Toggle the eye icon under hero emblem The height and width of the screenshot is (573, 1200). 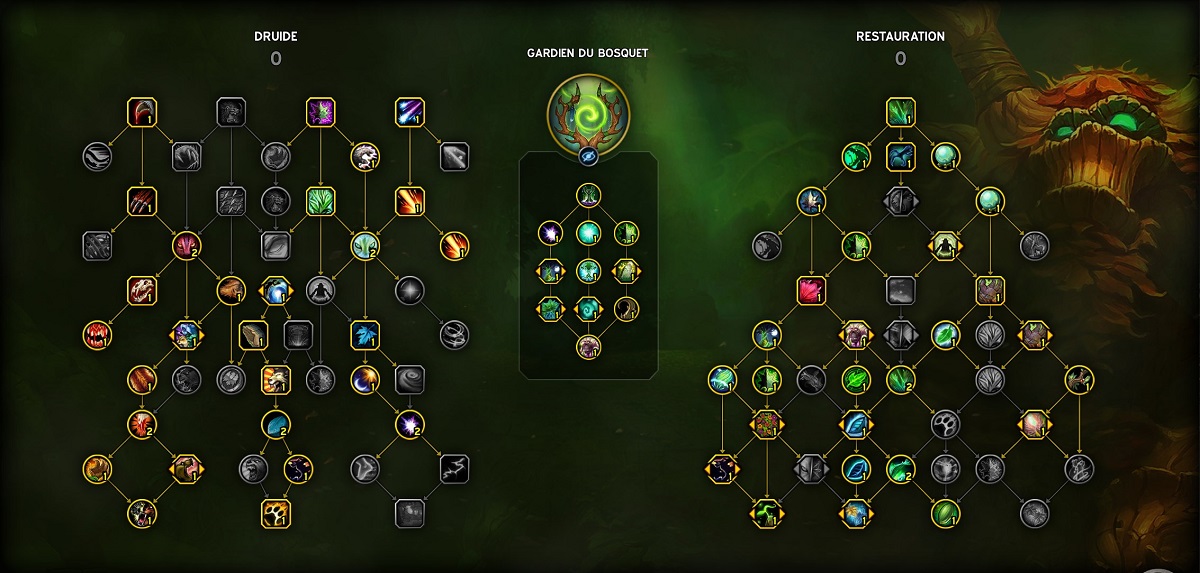[x=588, y=158]
